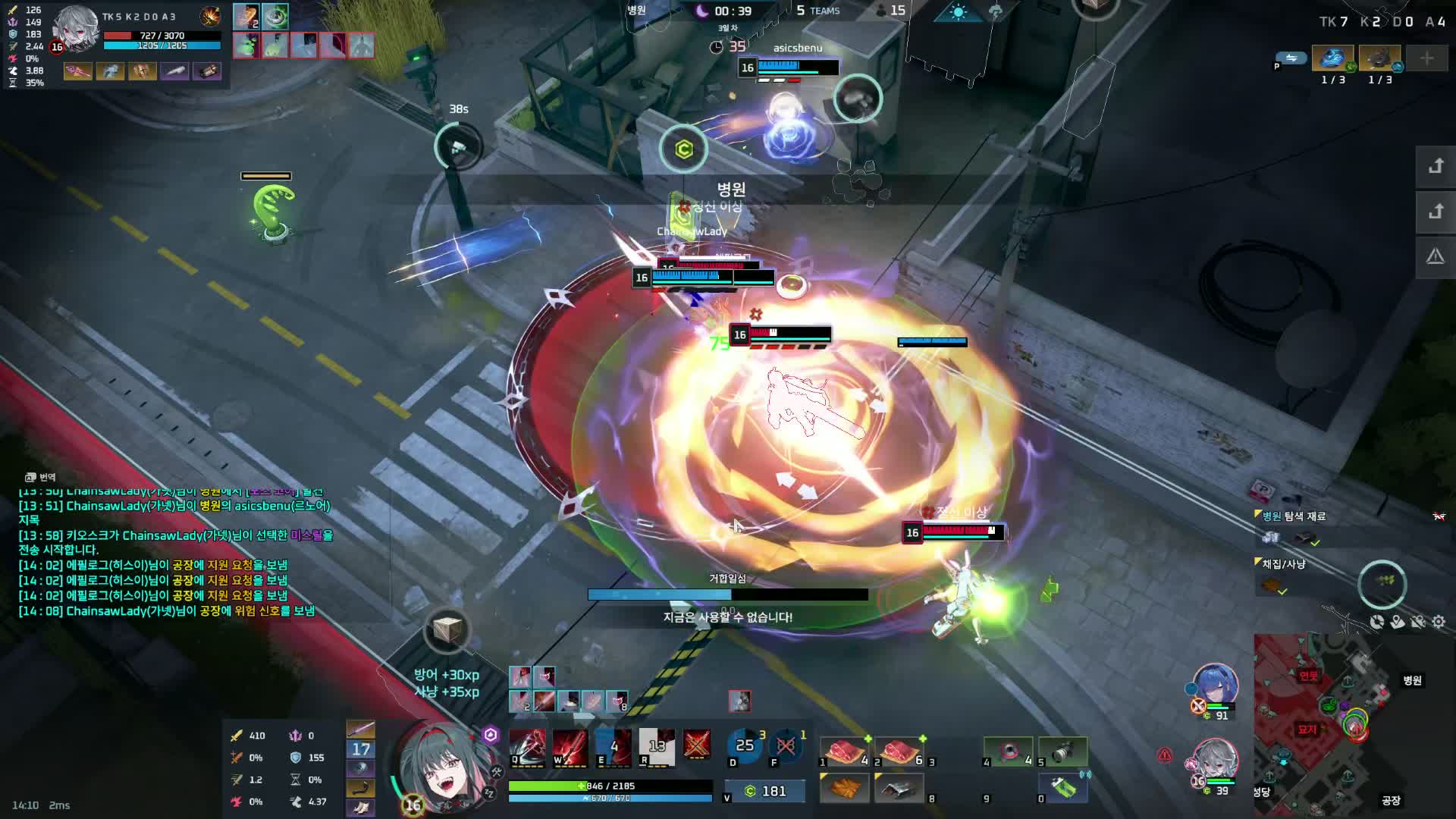Select the blue-haired teammate portrait
The image size is (1456, 819).
pyautogui.click(x=1215, y=686)
